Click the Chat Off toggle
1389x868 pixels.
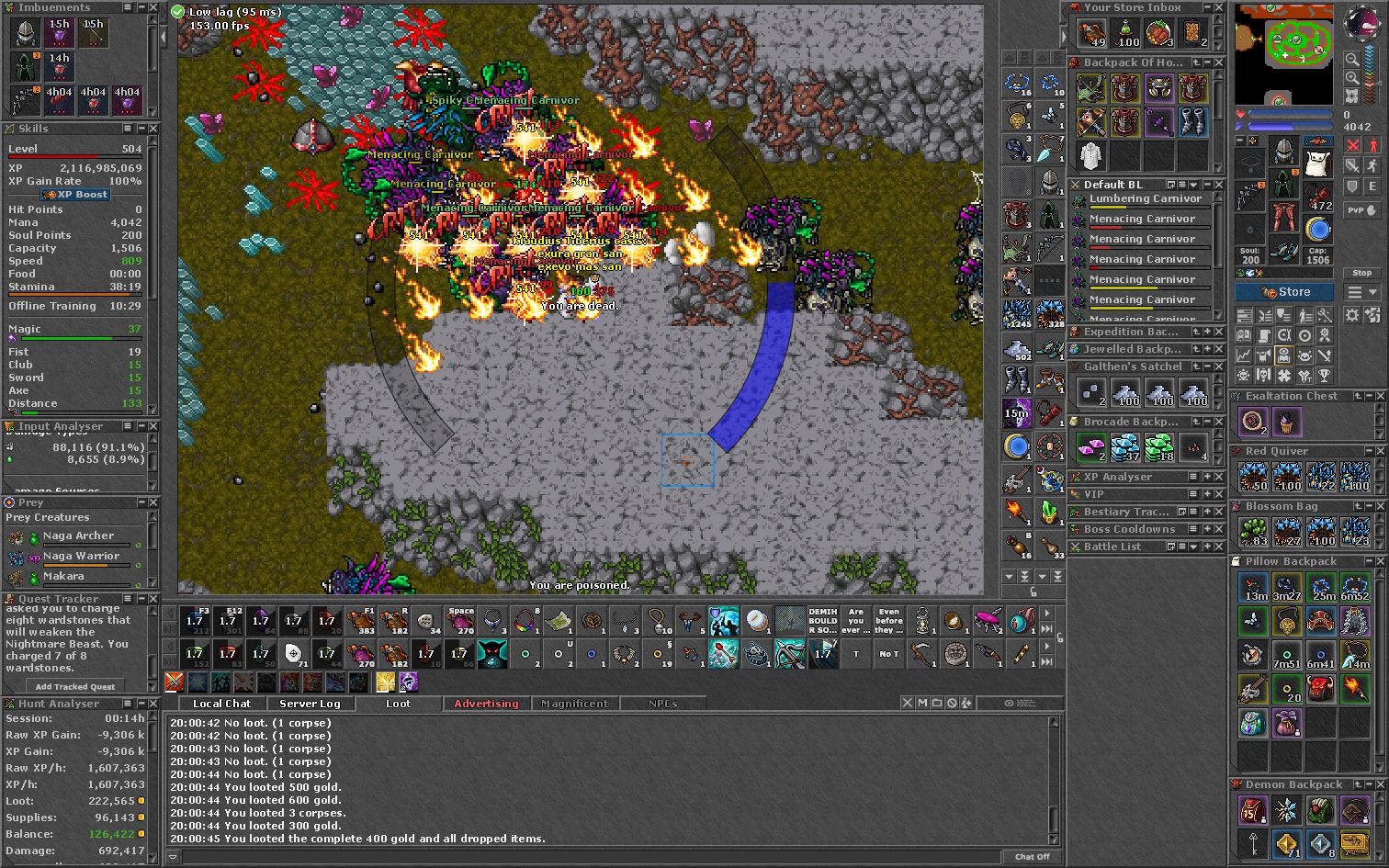pos(1032,856)
